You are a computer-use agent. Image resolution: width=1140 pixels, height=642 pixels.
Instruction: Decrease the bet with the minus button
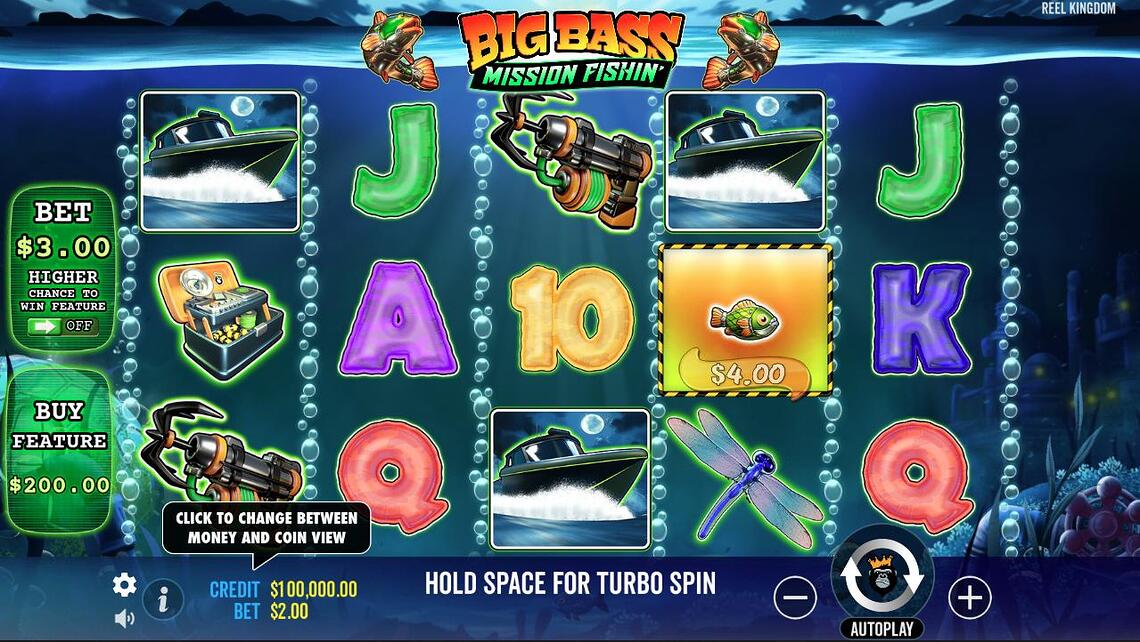click(795, 598)
